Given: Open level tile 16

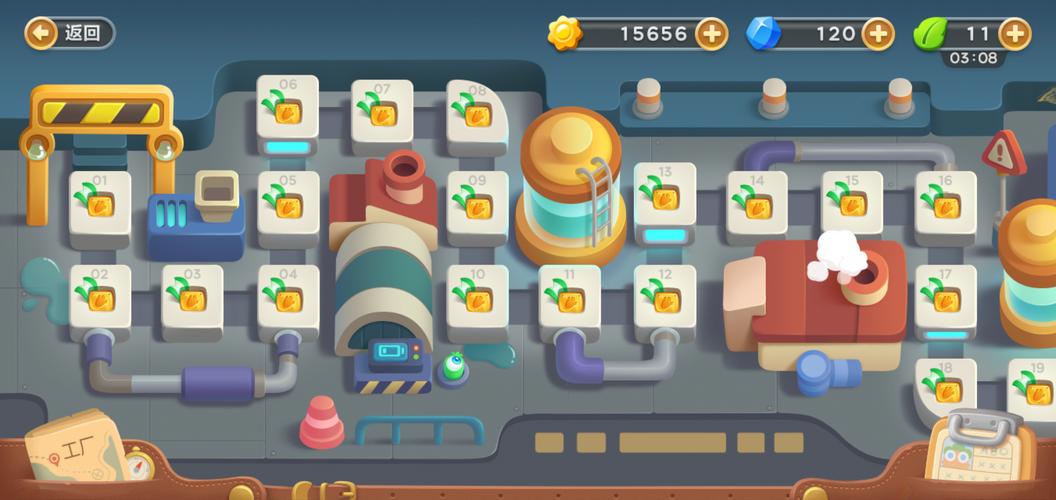Looking at the screenshot, I should pos(945,204).
